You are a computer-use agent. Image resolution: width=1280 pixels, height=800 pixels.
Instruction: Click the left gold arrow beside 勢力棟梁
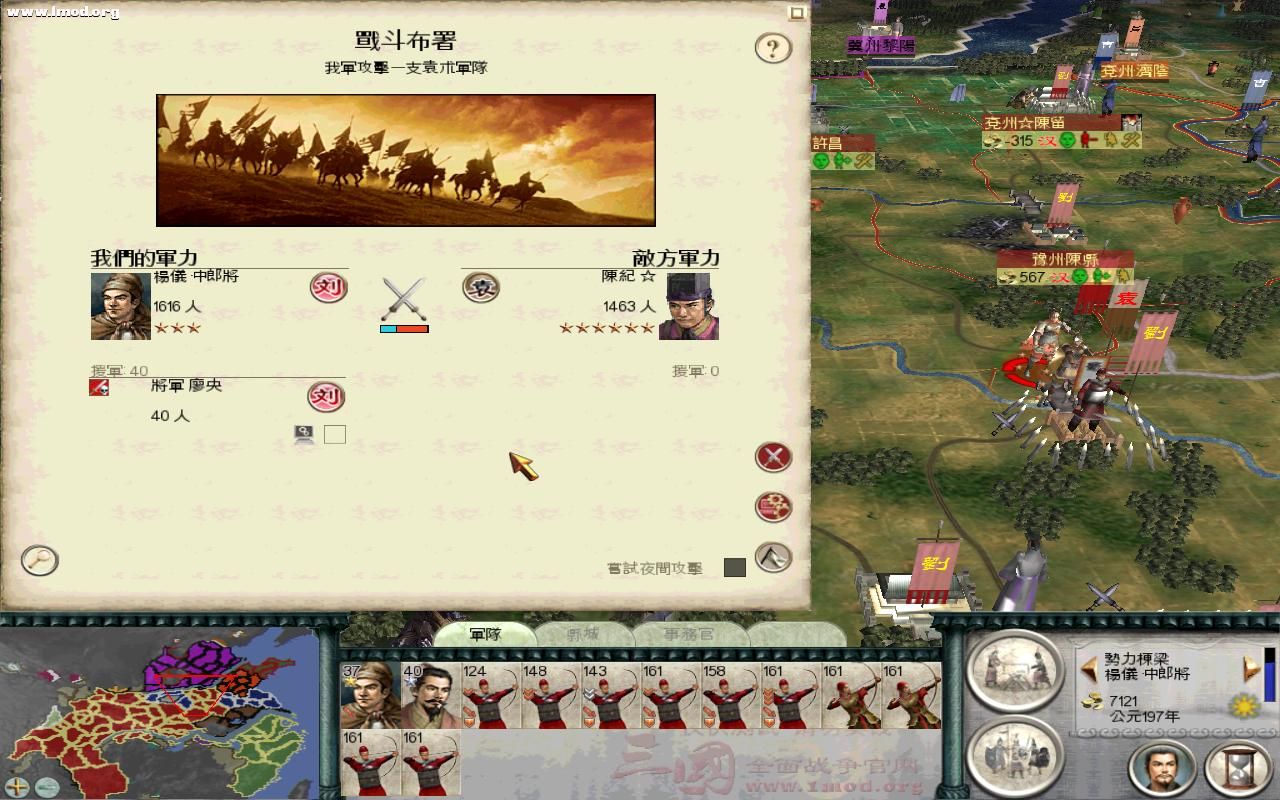(1089, 670)
